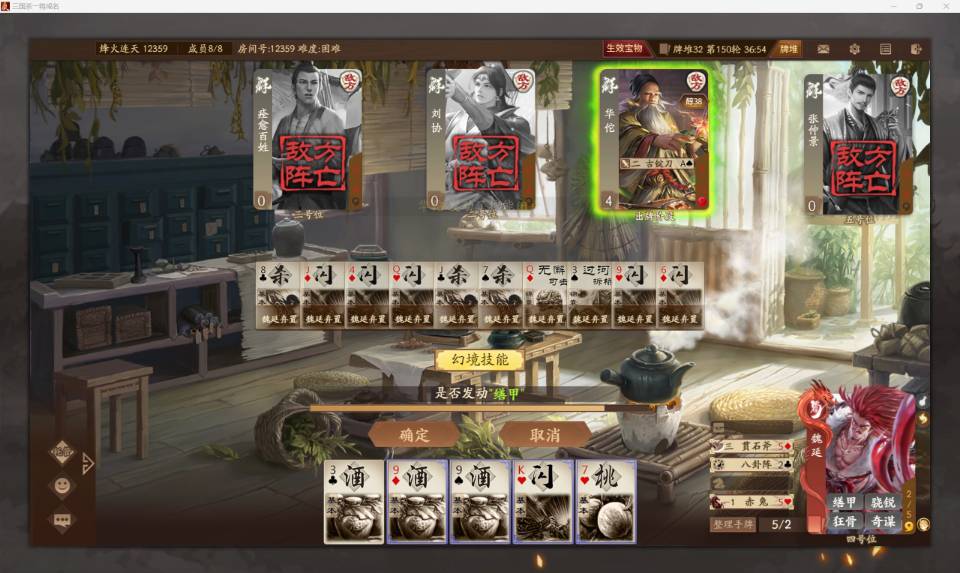Close the game window
This screenshot has width=960, height=573.
944,6
